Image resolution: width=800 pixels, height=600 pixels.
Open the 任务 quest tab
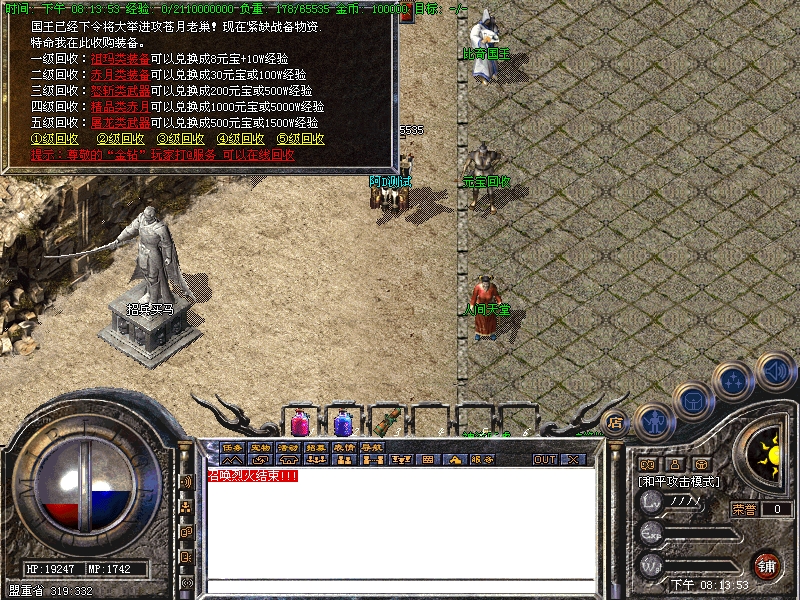(x=232, y=447)
